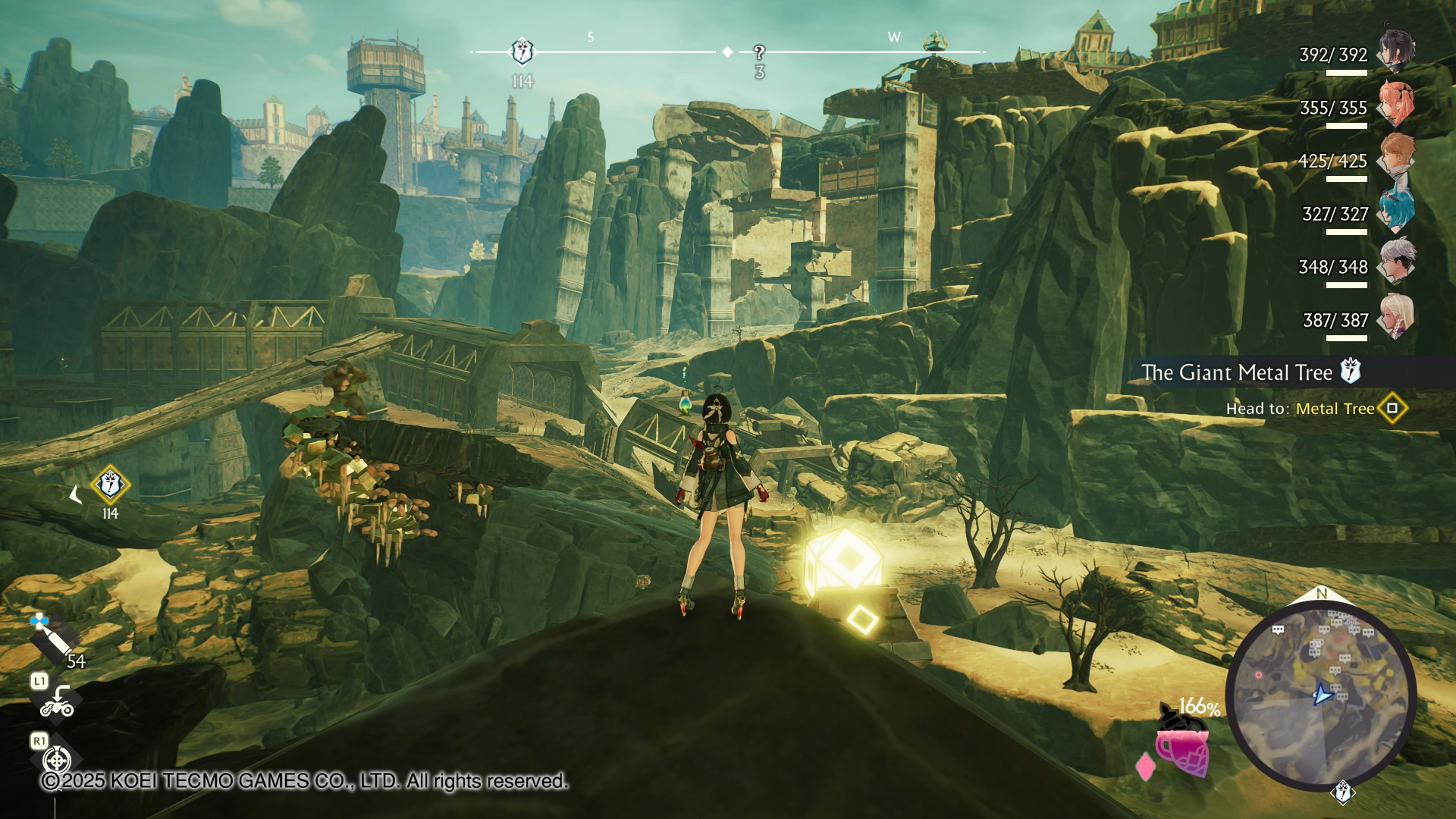This screenshot has height=819, width=1456.
Task: Choose the orange-haired party member portrait
Action: click(x=1396, y=157)
